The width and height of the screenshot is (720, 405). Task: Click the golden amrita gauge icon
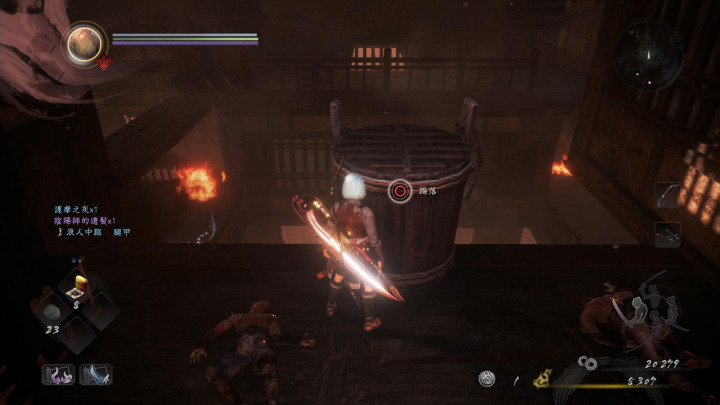pyautogui.click(x=545, y=379)
